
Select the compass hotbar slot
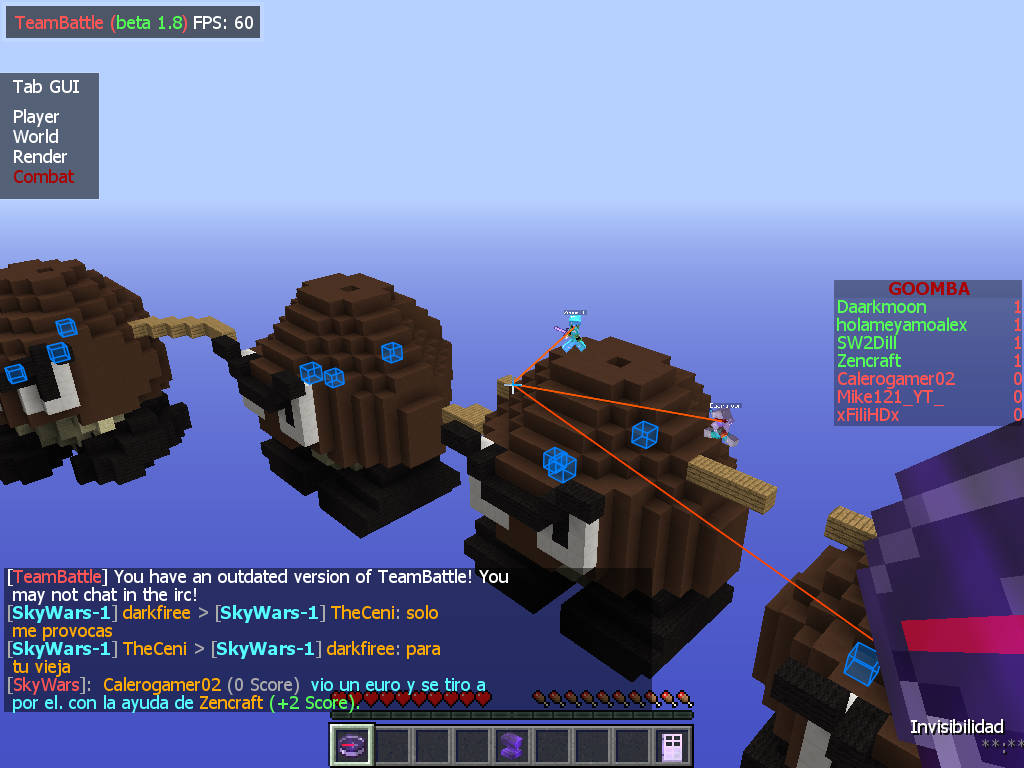pyautogui.click(x=352, y=745)
